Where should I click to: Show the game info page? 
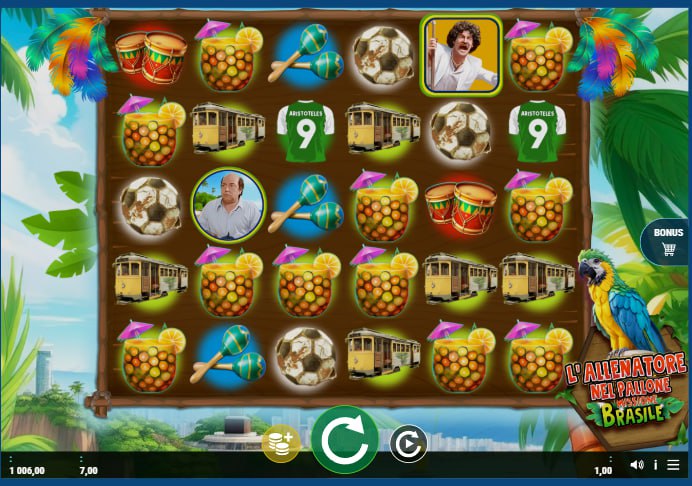point(656,465)
